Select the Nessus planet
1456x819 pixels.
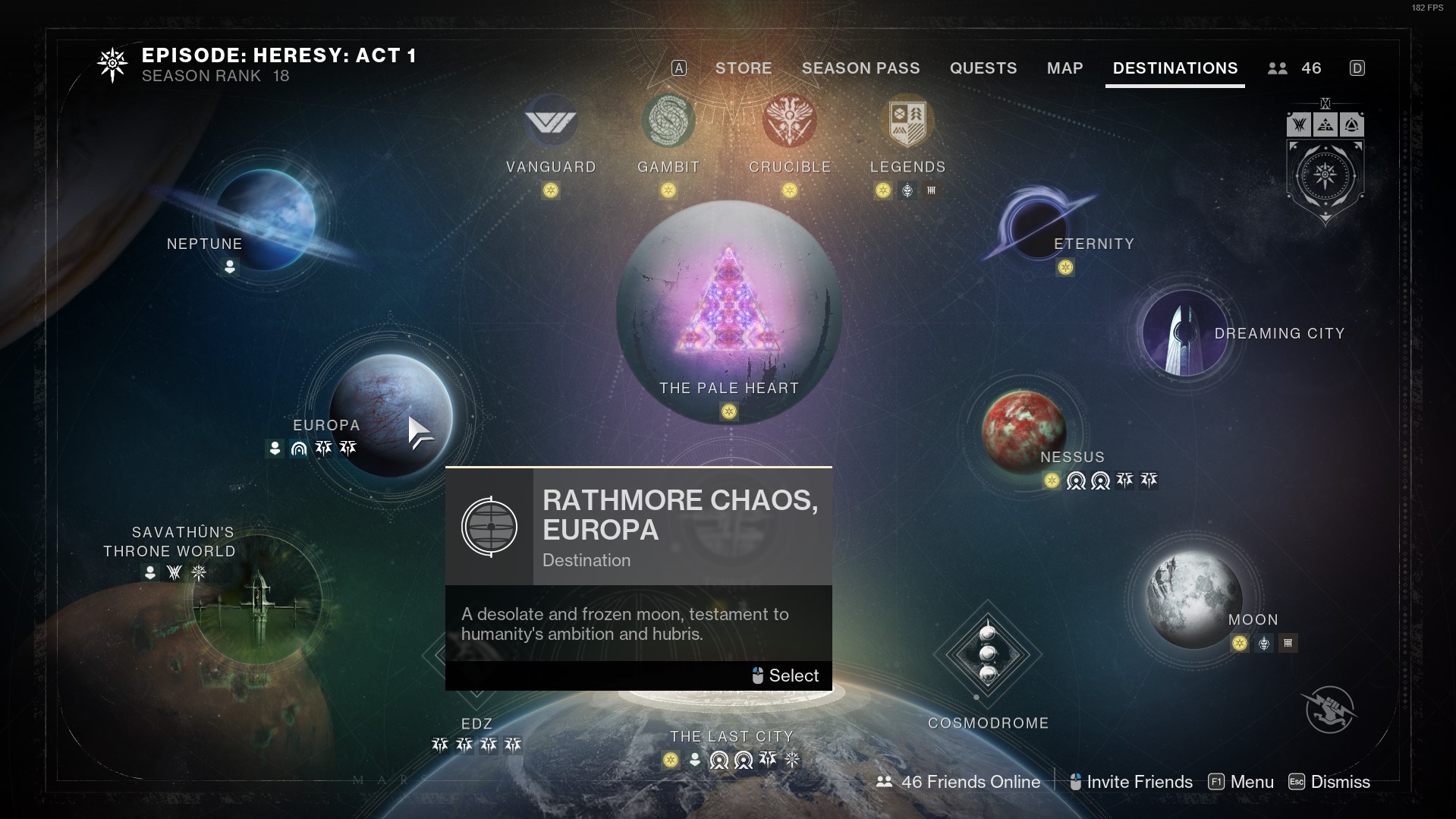point(1023,430)
